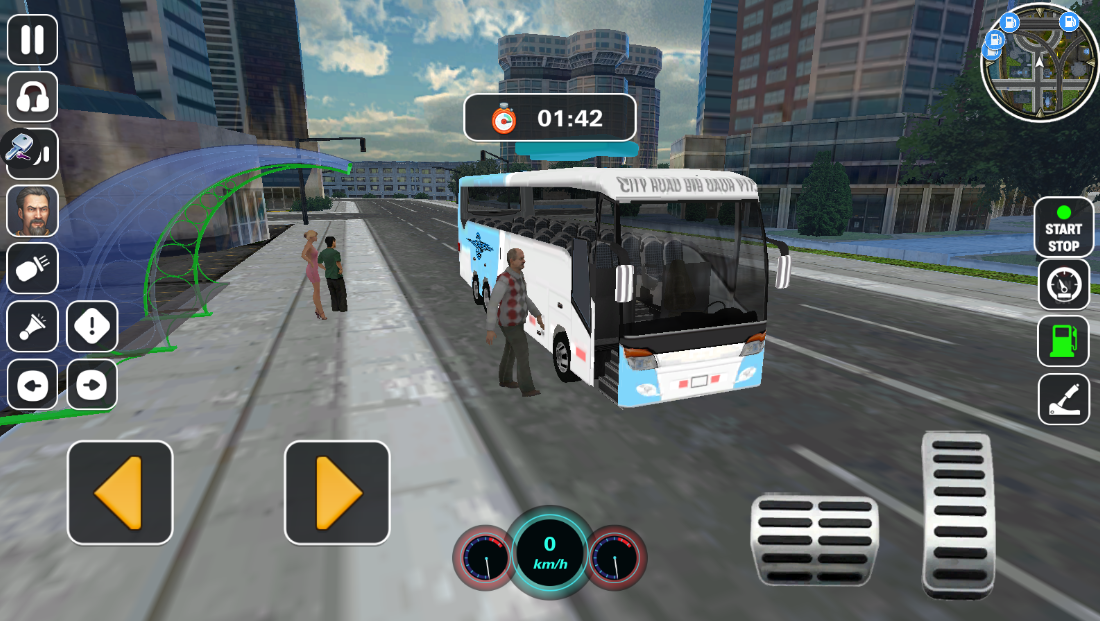Click the car keys ignition icon
The width and height of the screenshot is (1100, 621).
(30, 153)
